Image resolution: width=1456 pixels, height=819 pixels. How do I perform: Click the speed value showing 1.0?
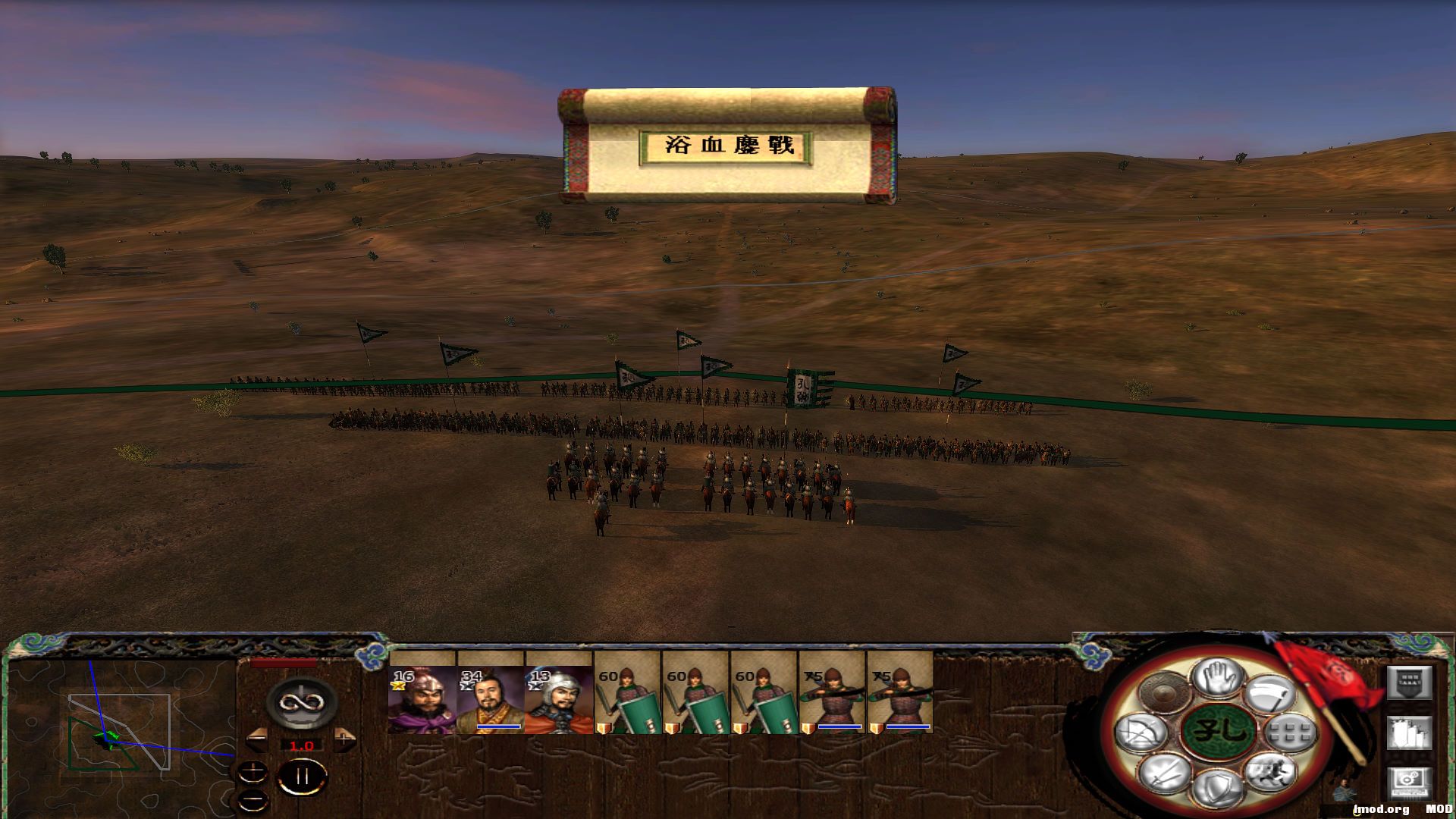[x=302, y=745]
